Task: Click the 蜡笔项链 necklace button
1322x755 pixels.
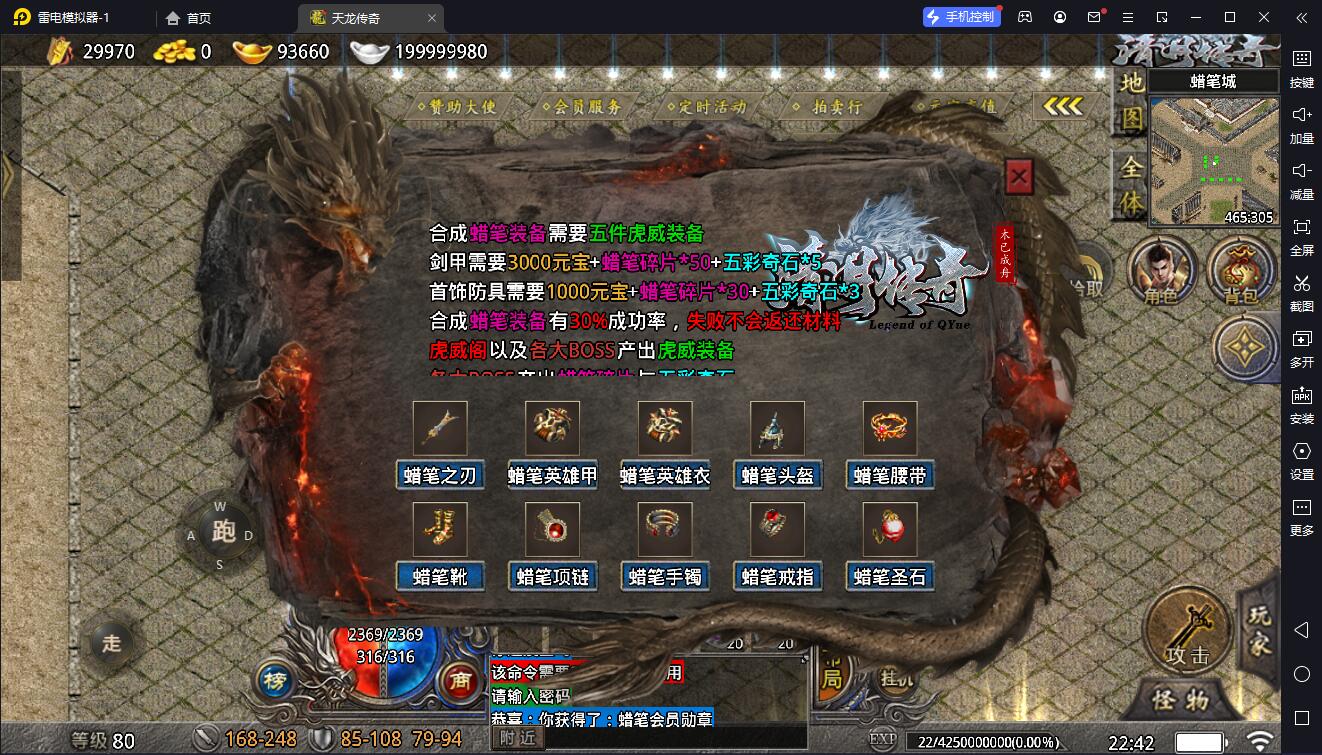Action: (552, 576)
